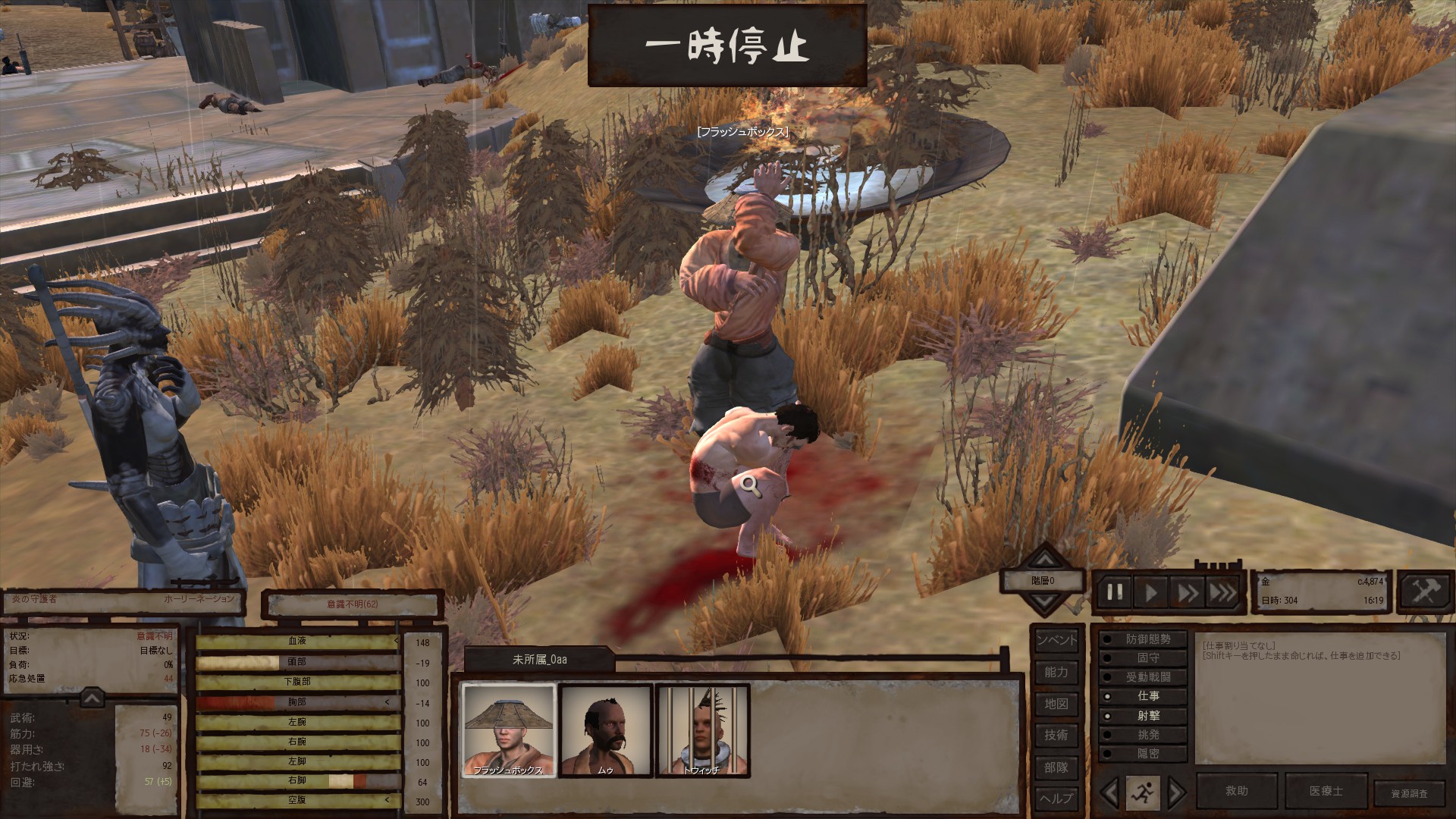Click the 医療士 (medic) button
Viewport: 1456px width, 819px height.
point(1326,791)
